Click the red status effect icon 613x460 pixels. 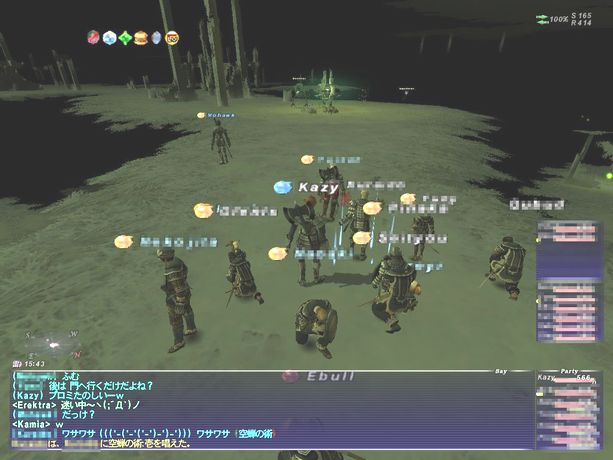(x=93, y=38)
